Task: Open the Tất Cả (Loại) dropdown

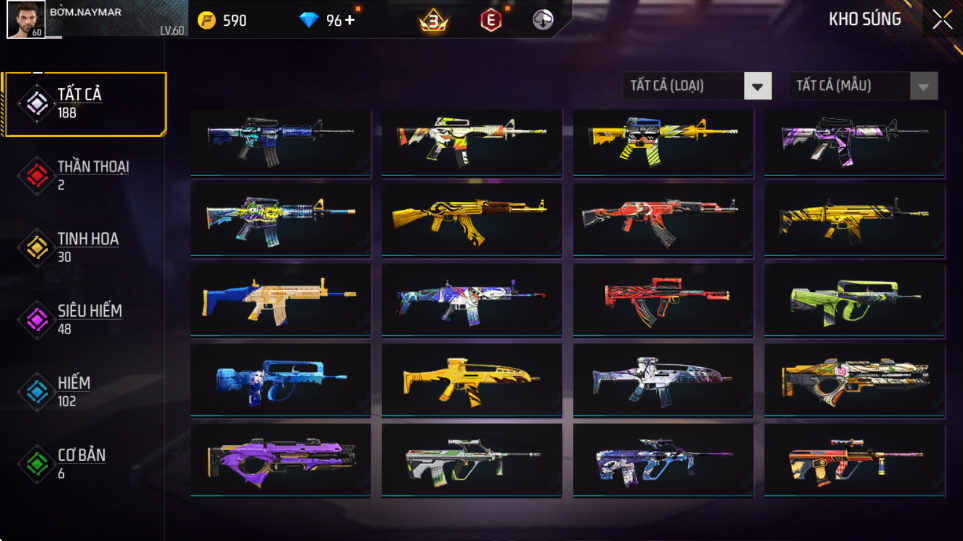Action: [x=697, y=86]
